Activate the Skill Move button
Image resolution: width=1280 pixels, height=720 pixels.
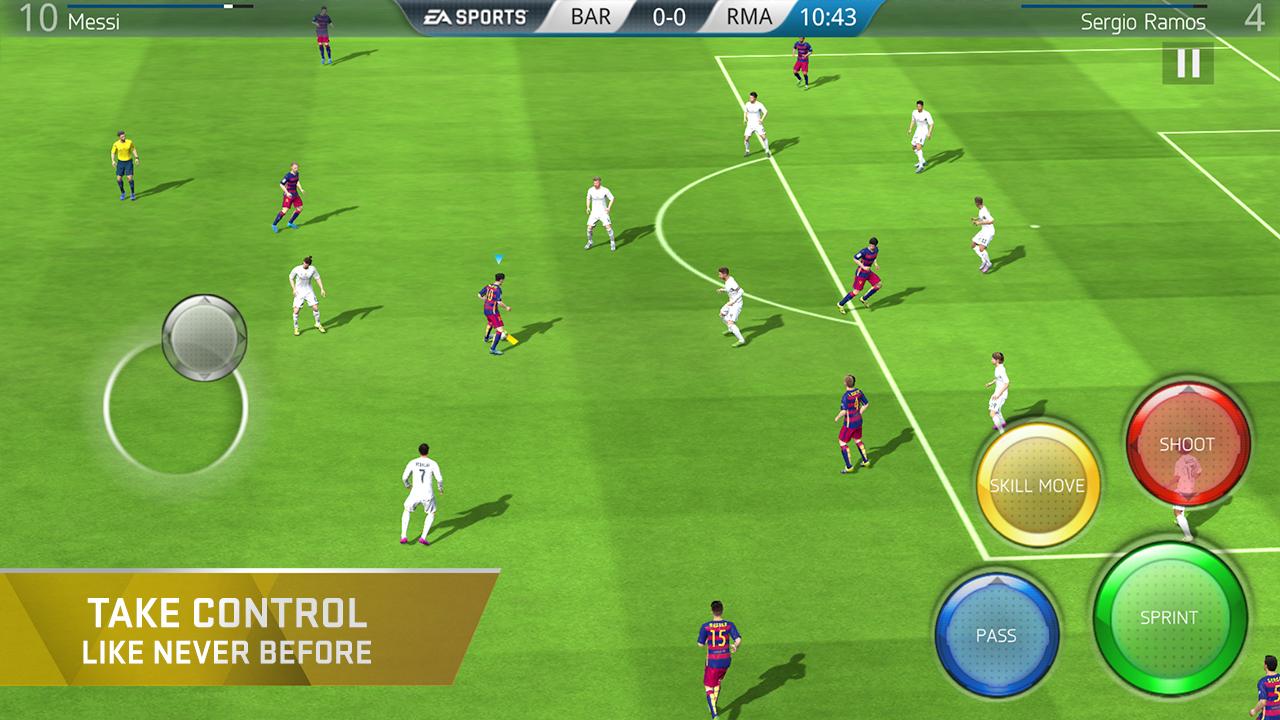[1040, 485]
